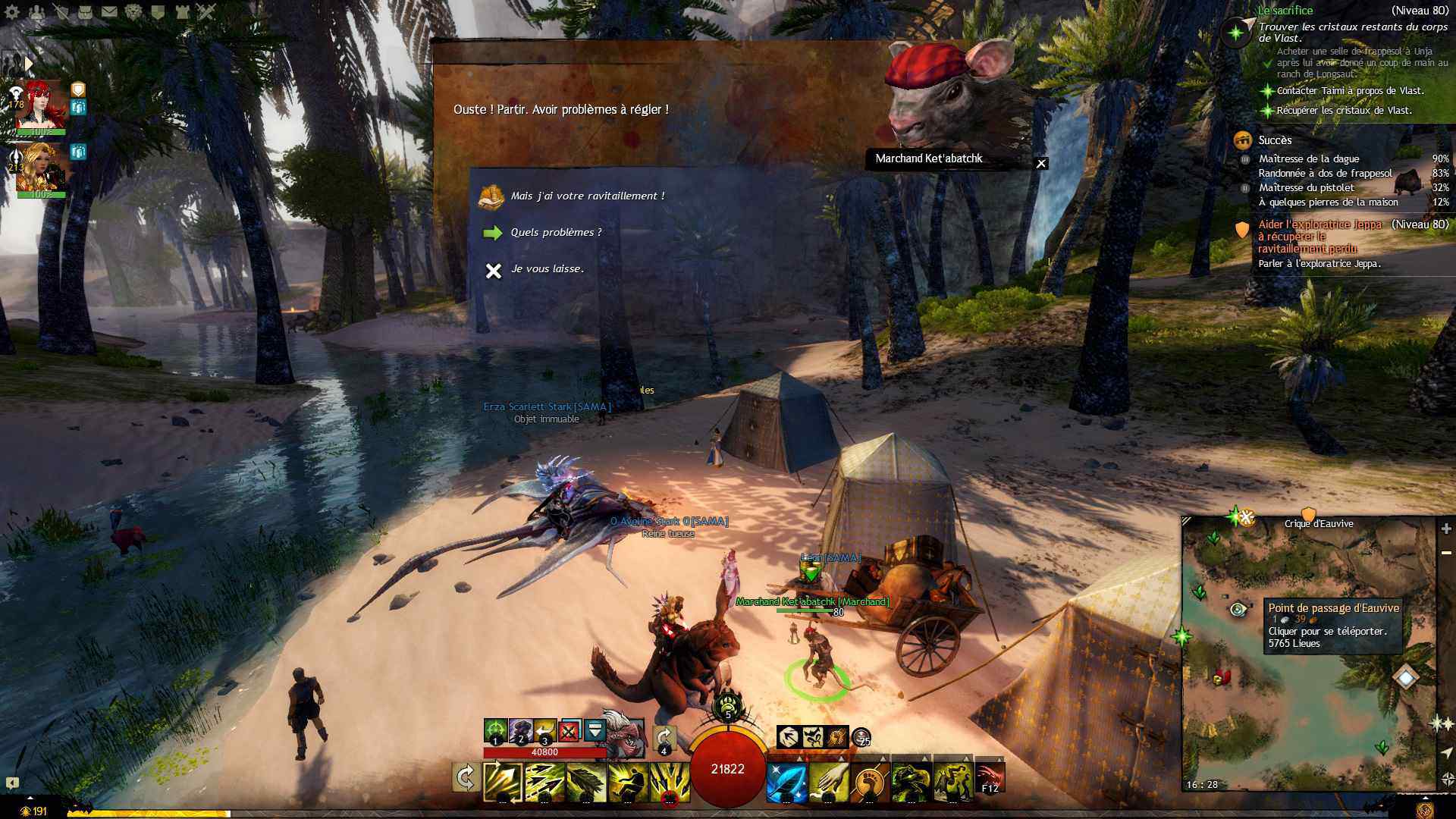Activate the F12 red claw skill
Viewport: 1456px width, 819px height.
pyautogui.click(x=990, y=779)
